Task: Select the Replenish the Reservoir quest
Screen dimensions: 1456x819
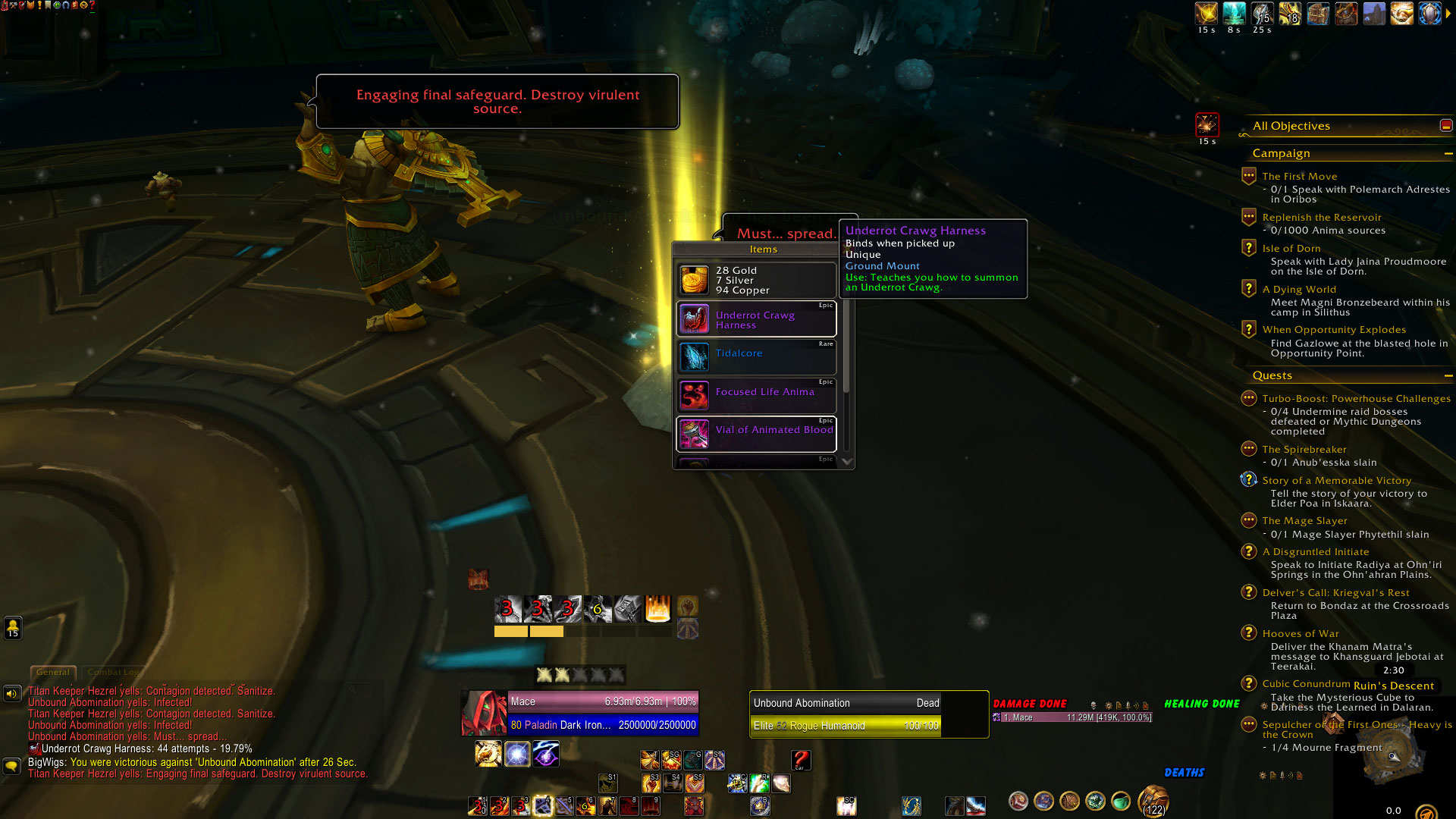Action: (1322, 218)
